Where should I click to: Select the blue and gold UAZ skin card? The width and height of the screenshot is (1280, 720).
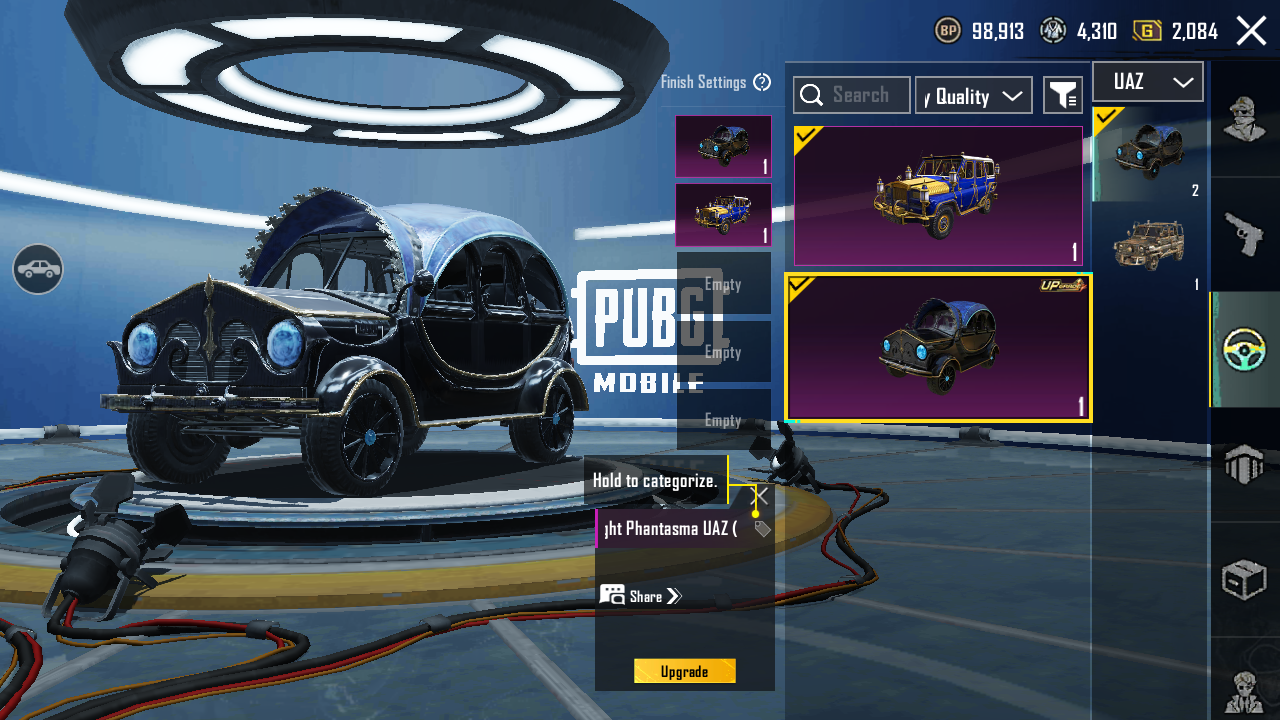pyautogui.click(x=938, y=196)
